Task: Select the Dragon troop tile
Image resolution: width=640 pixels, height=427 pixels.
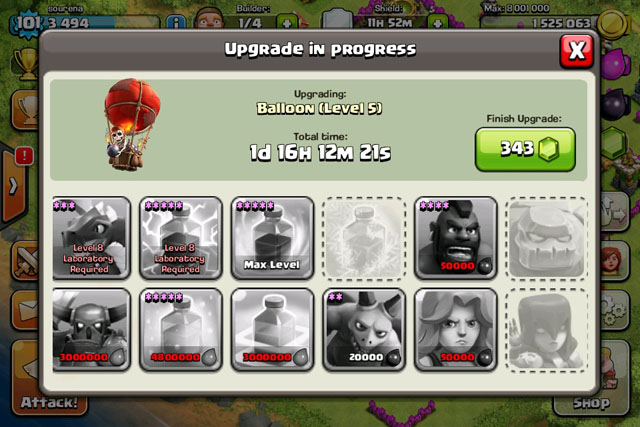Action: click(x=91, y=236)
